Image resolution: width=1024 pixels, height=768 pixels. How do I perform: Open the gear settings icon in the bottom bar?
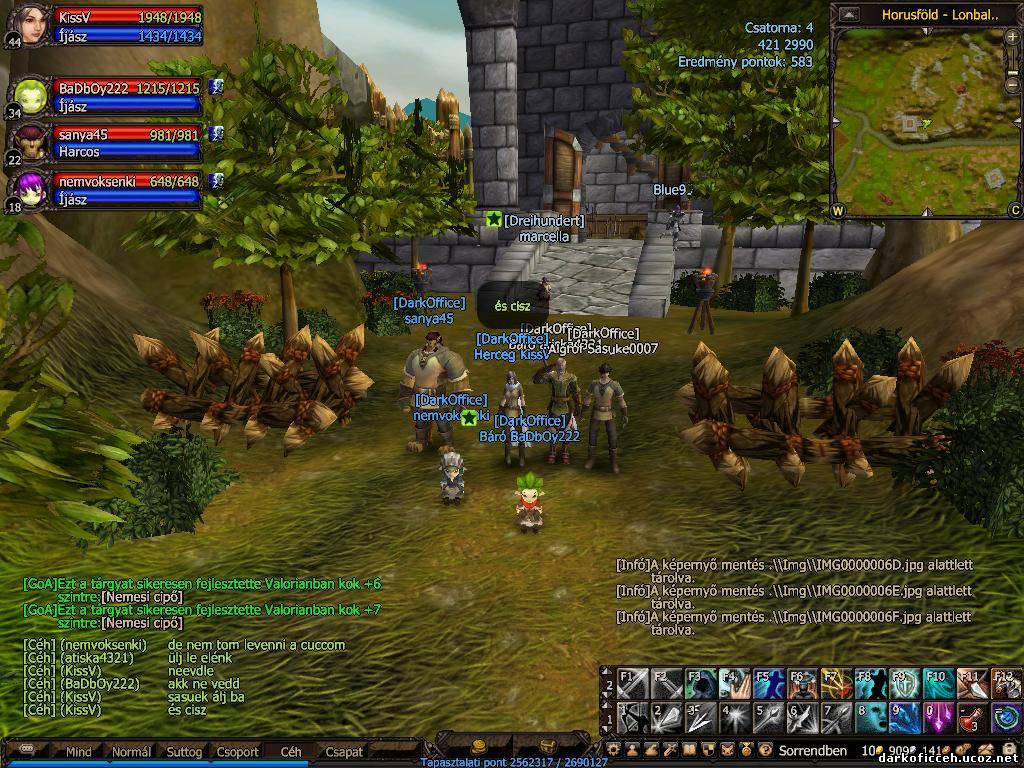pos(614,750)
